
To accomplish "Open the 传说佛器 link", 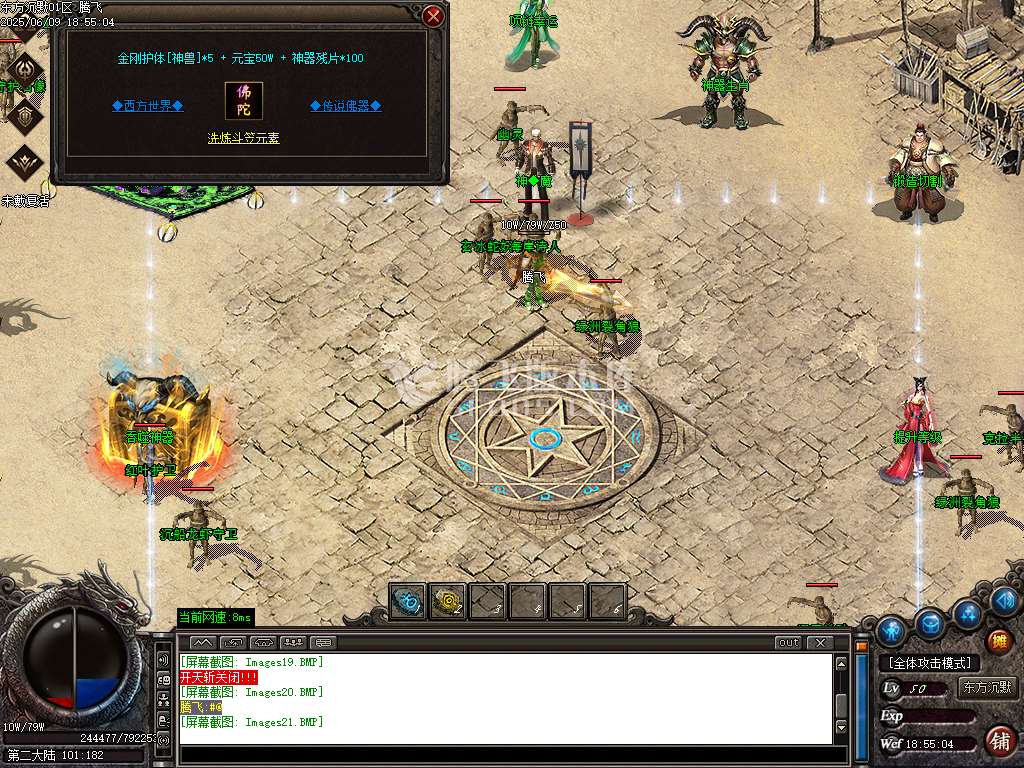I will [345, 105].
